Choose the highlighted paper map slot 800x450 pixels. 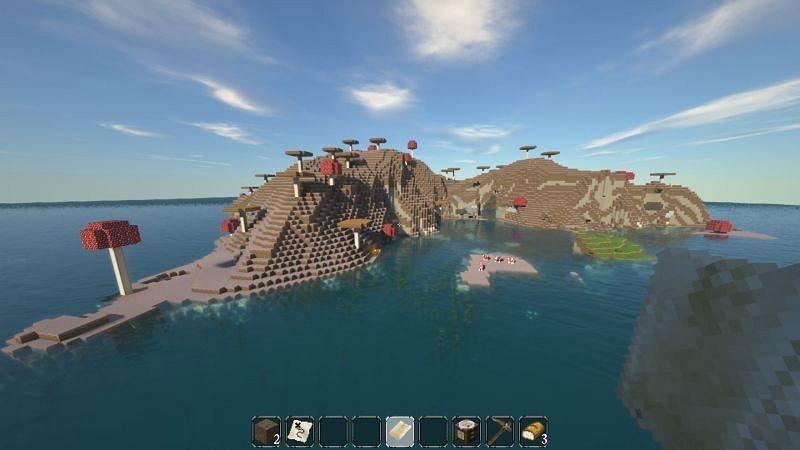(400, 431)
